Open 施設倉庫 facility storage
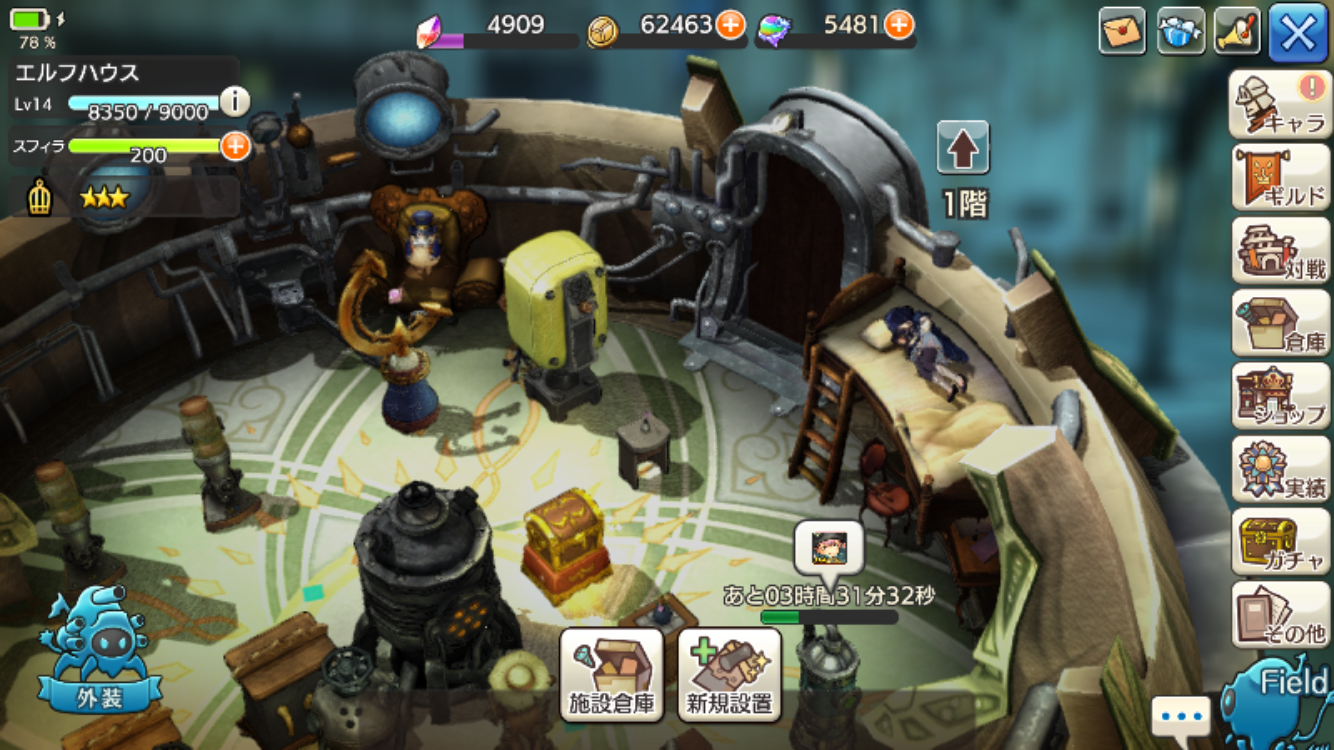1334x750 pixels. coord(612,675)
